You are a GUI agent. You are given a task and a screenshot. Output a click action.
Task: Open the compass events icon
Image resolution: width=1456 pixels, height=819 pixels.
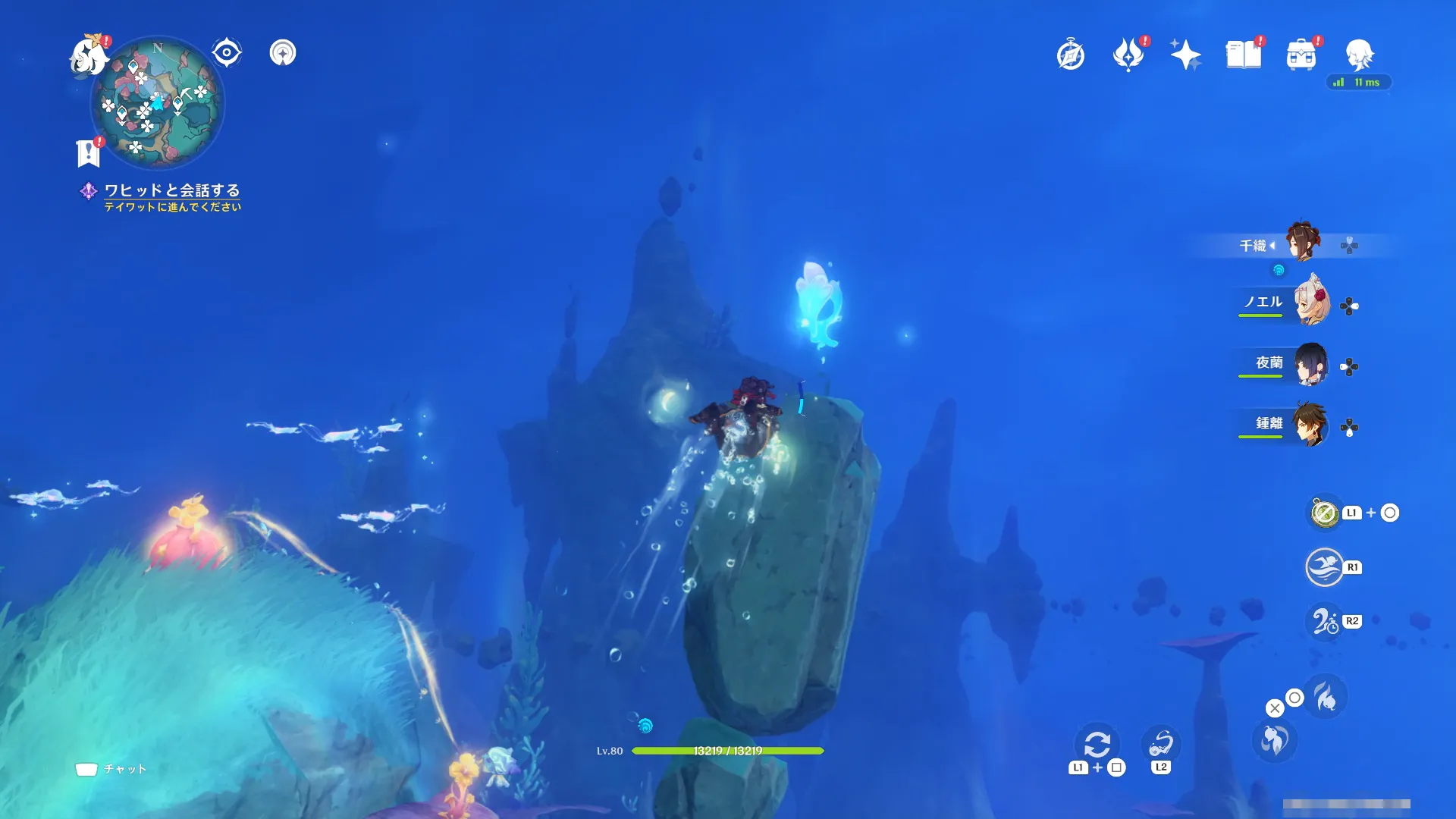(1071, 55)
